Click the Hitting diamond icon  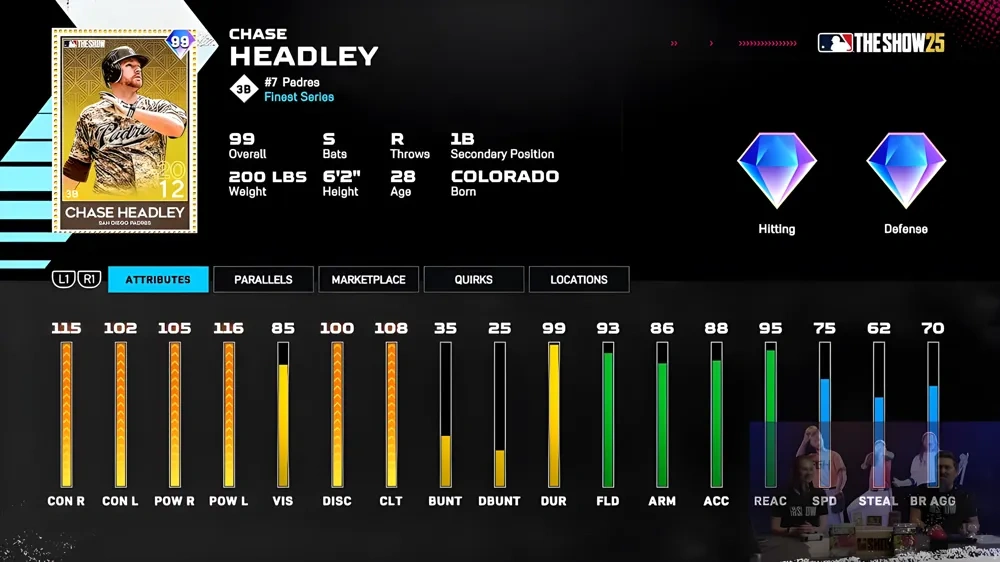[x=777, y=170]
